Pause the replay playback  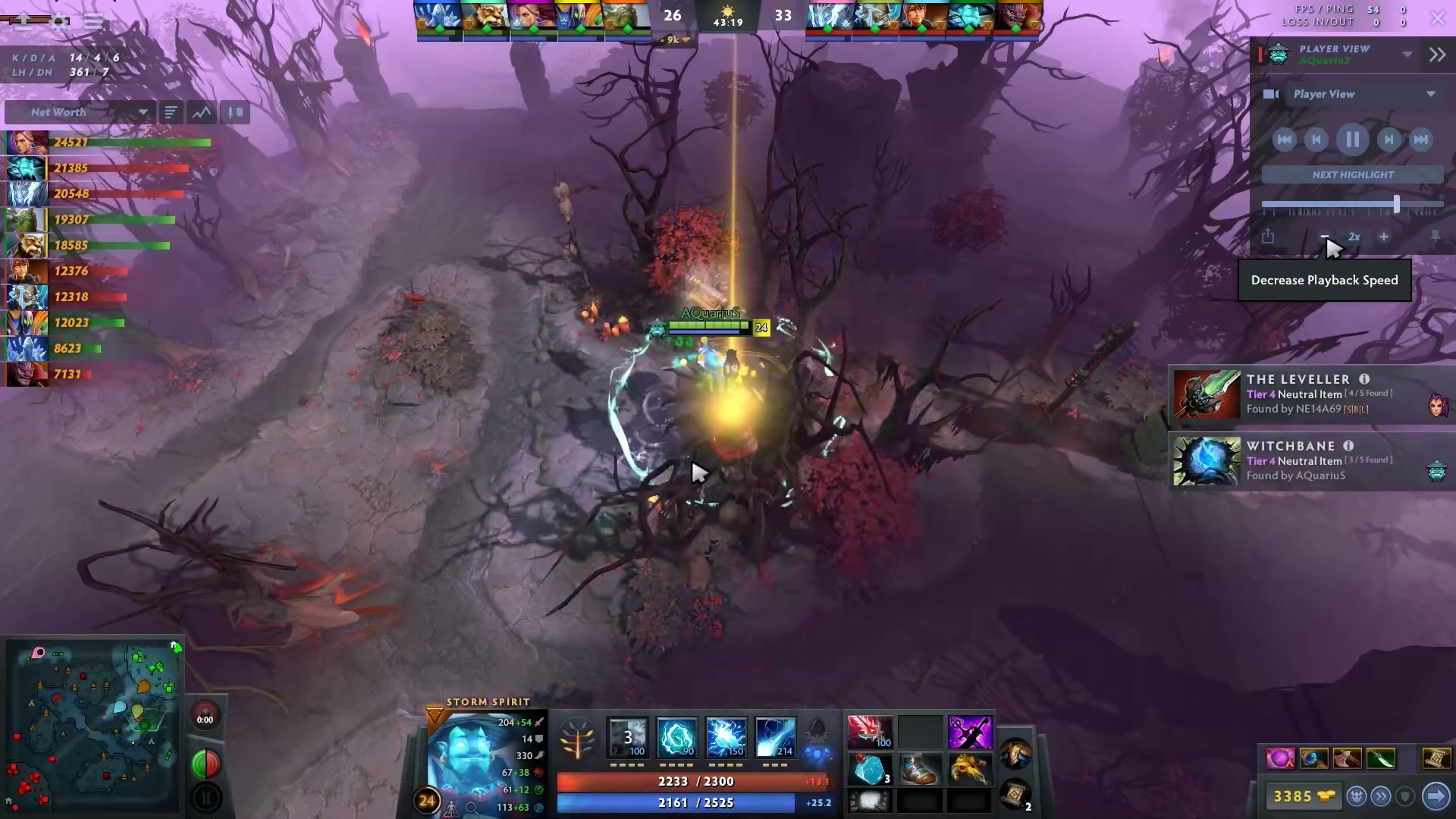(1352, 140)
